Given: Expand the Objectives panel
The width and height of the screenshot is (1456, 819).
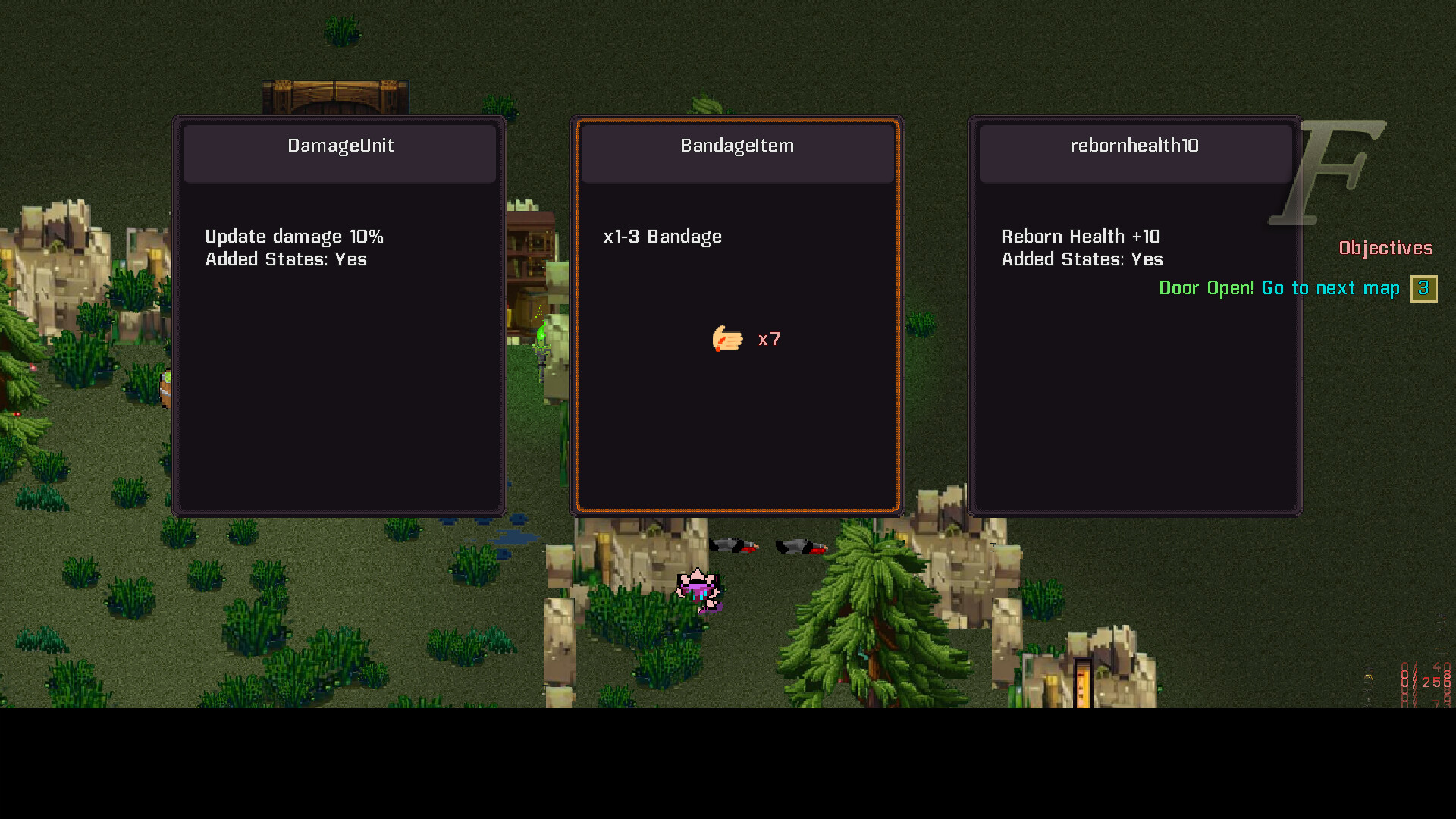Looking at the screenshot, I should [x=1385, y=247].
